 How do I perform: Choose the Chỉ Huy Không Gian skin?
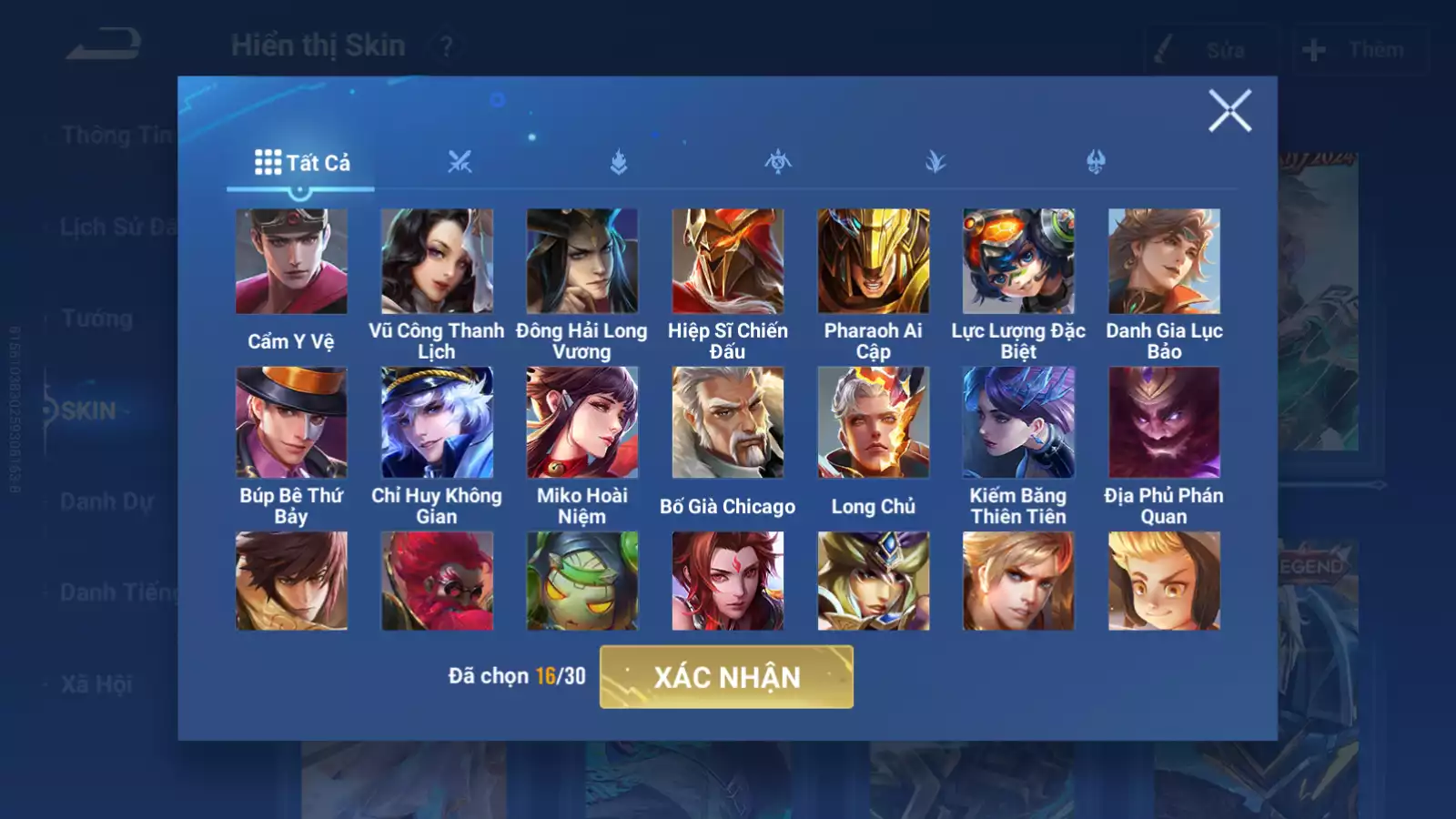pos(437,422)
